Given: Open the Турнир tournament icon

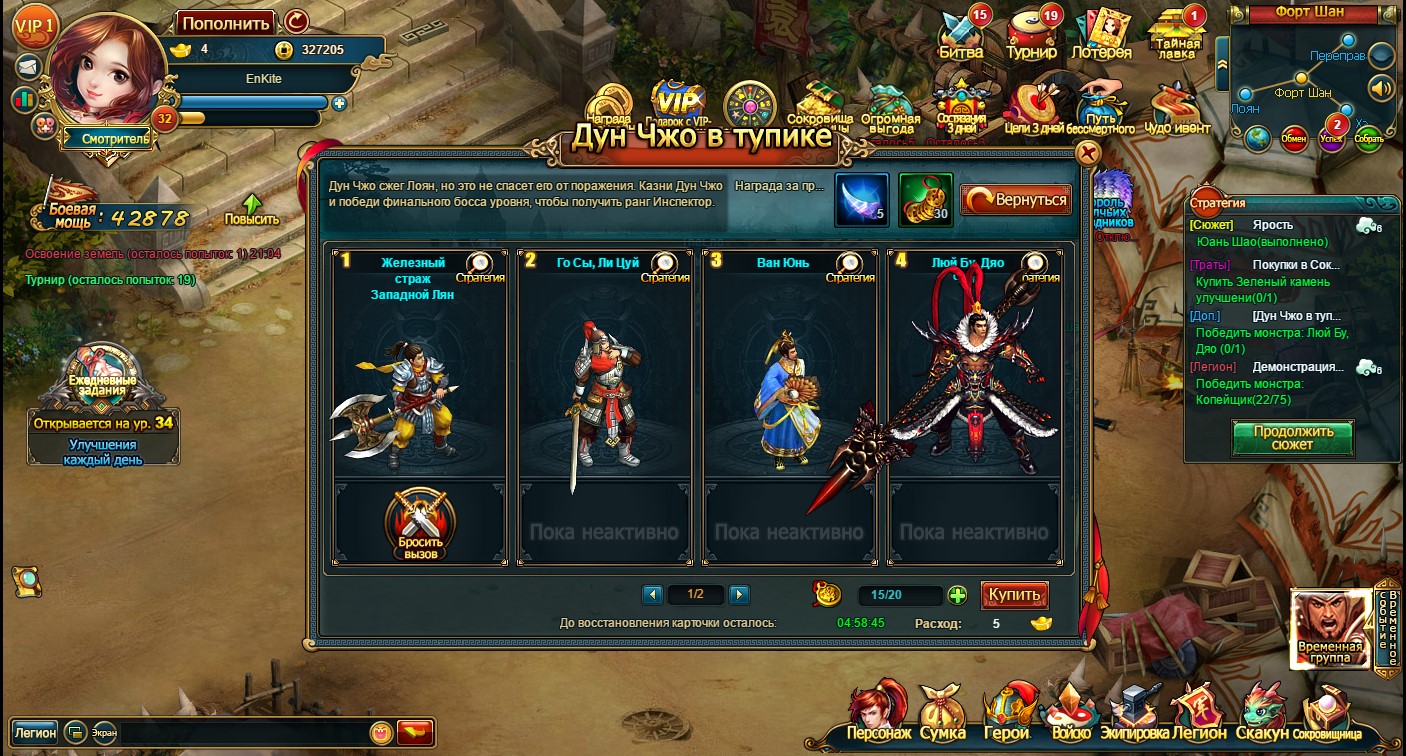Looking at the screenshot, I should [x=1031, y=34].
